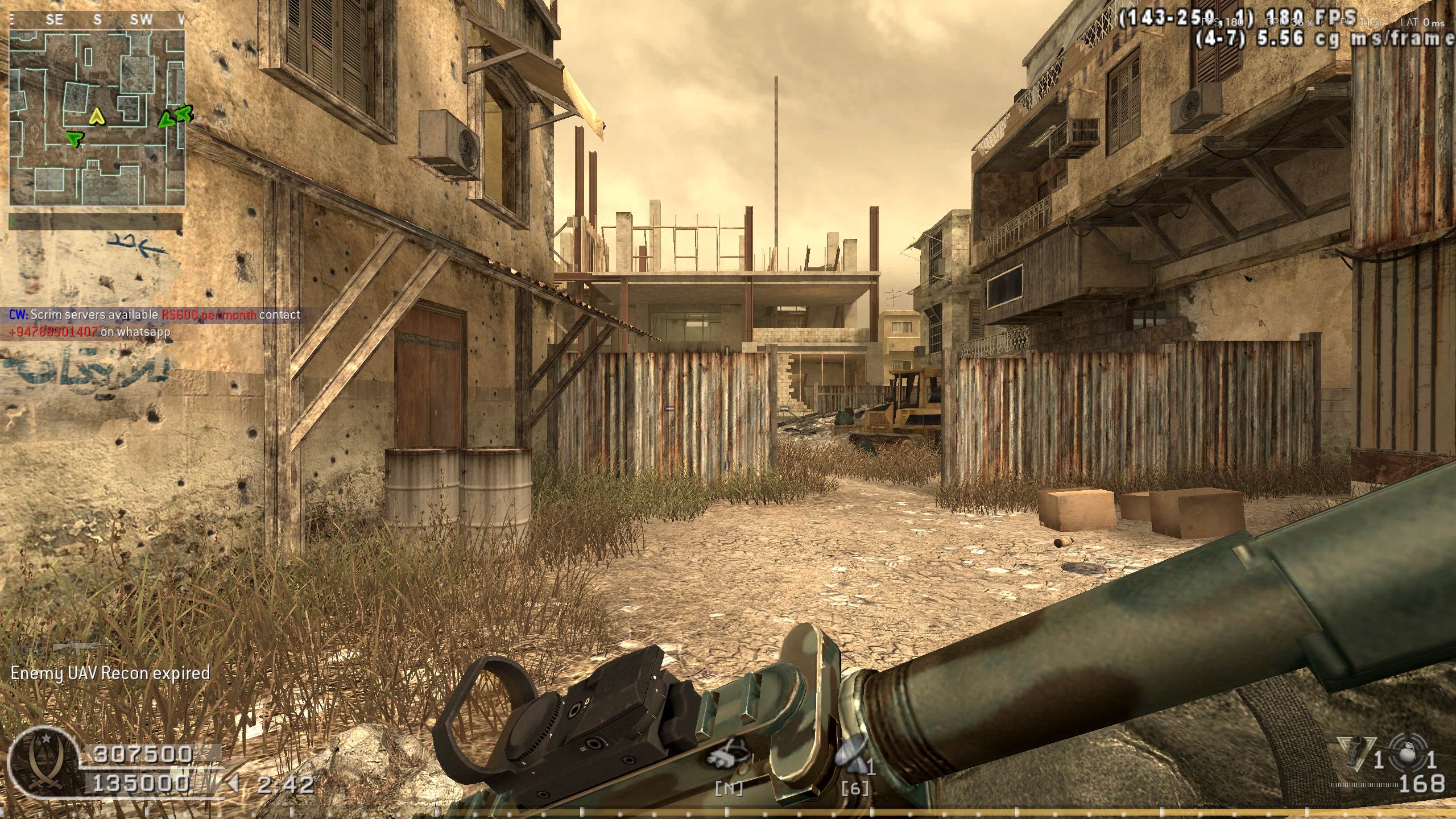Click the compass heading strip above minimap

(x=97, y=20)
